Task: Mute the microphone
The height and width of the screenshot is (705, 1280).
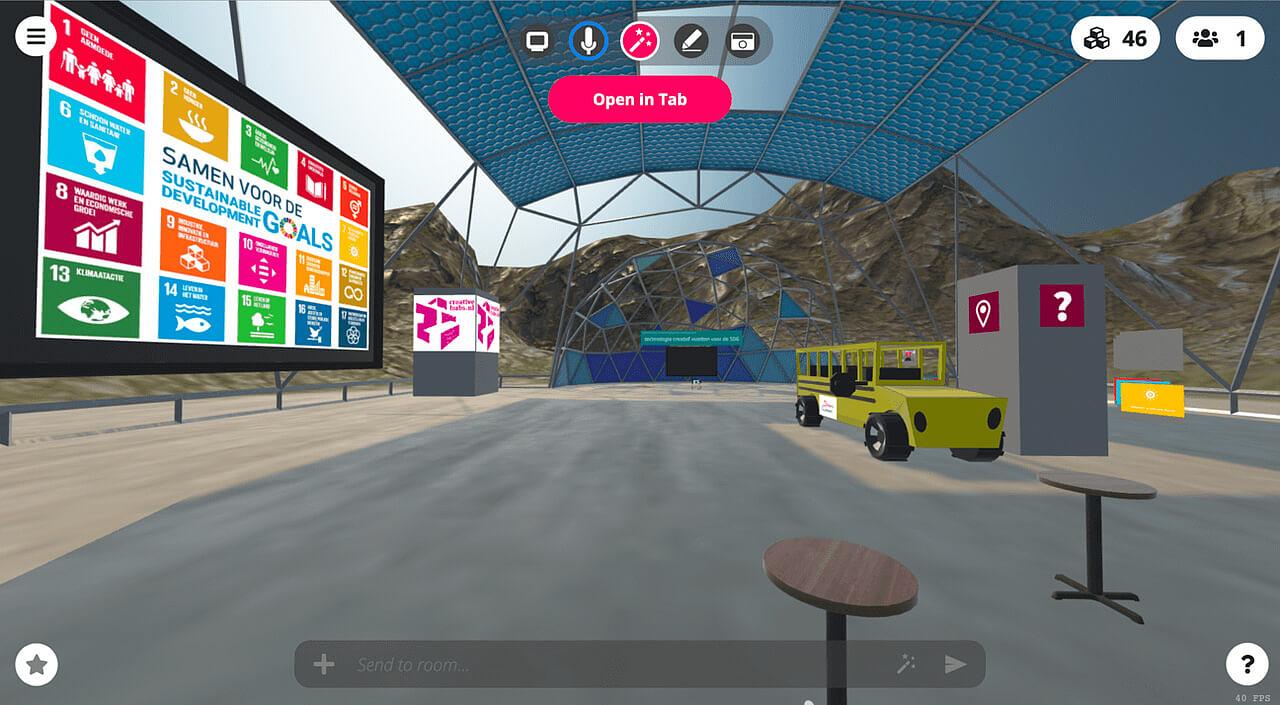Action: 588,41
